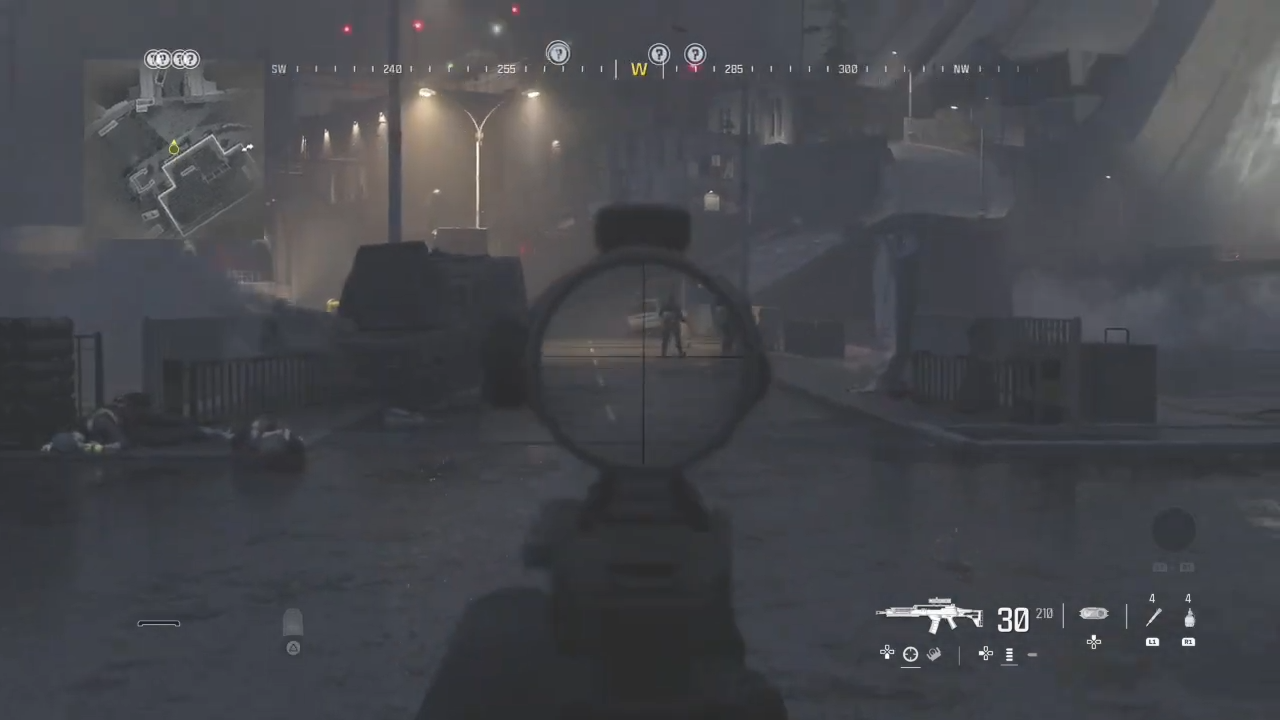Select the NW label on the compass bar
The height and width of the screenshot is (720, 1280).
(961, 69)
